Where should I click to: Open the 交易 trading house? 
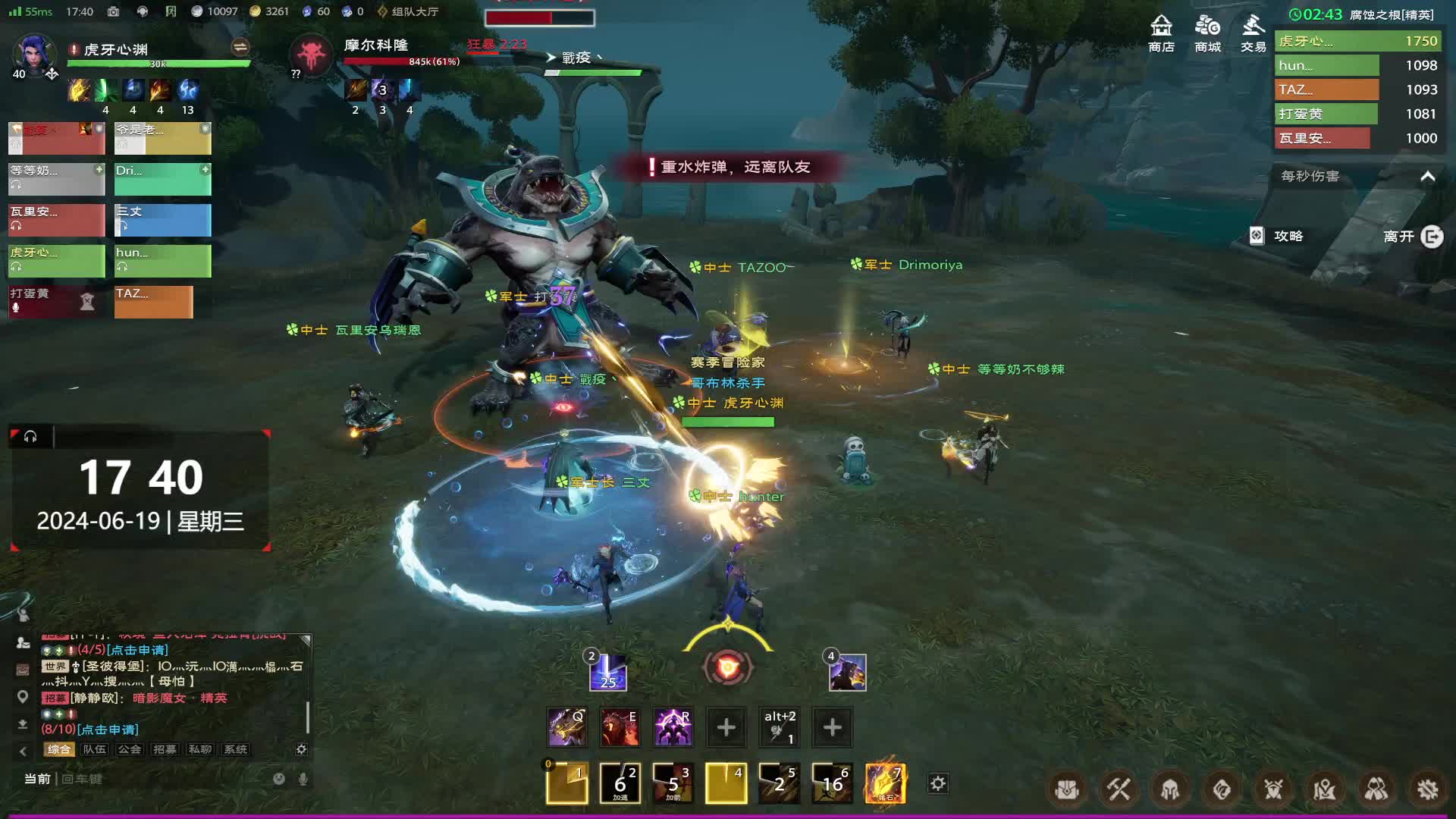[x=1253, y=33]
